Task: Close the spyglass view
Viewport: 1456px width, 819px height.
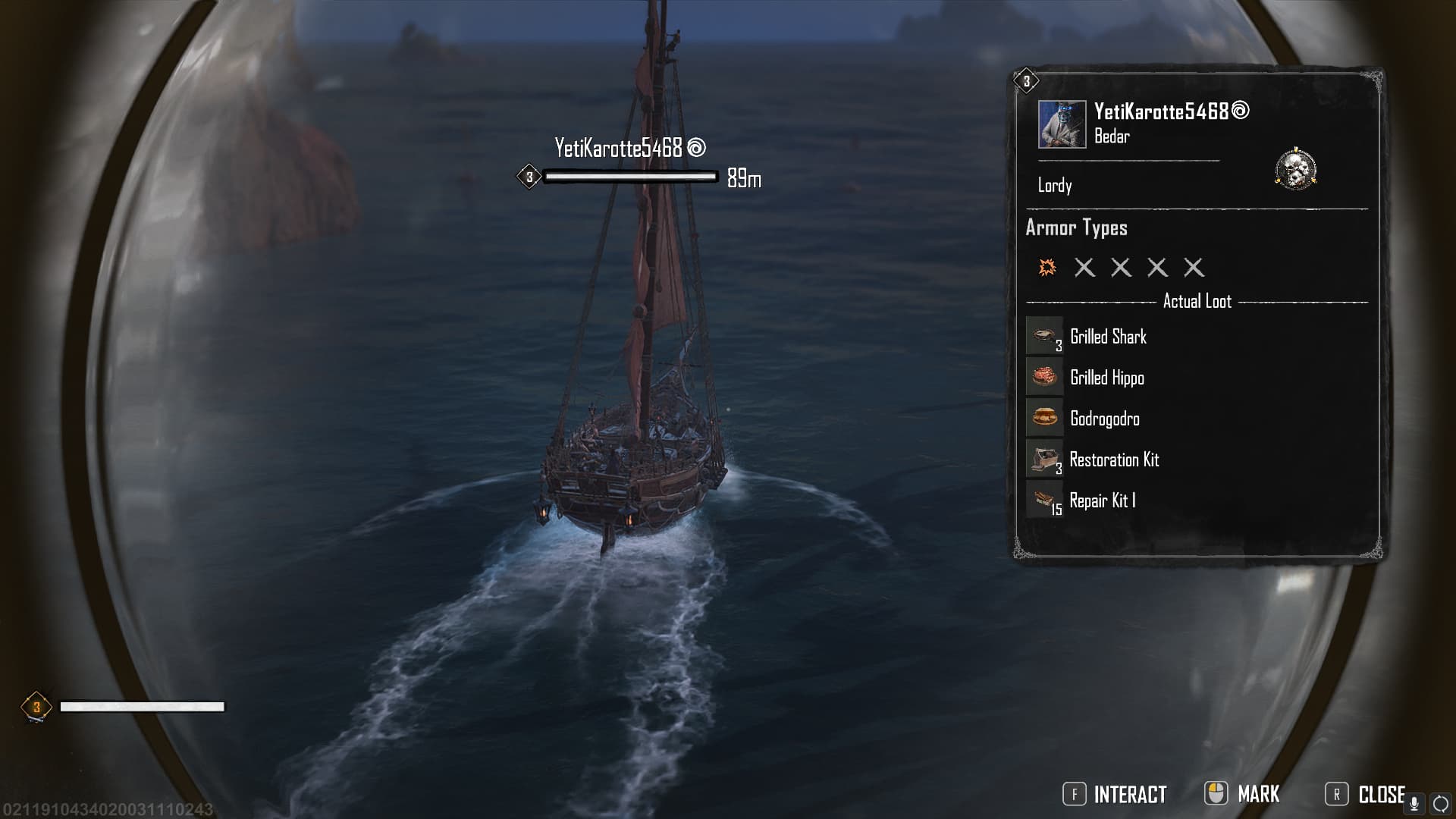Action: point(1366,794)
